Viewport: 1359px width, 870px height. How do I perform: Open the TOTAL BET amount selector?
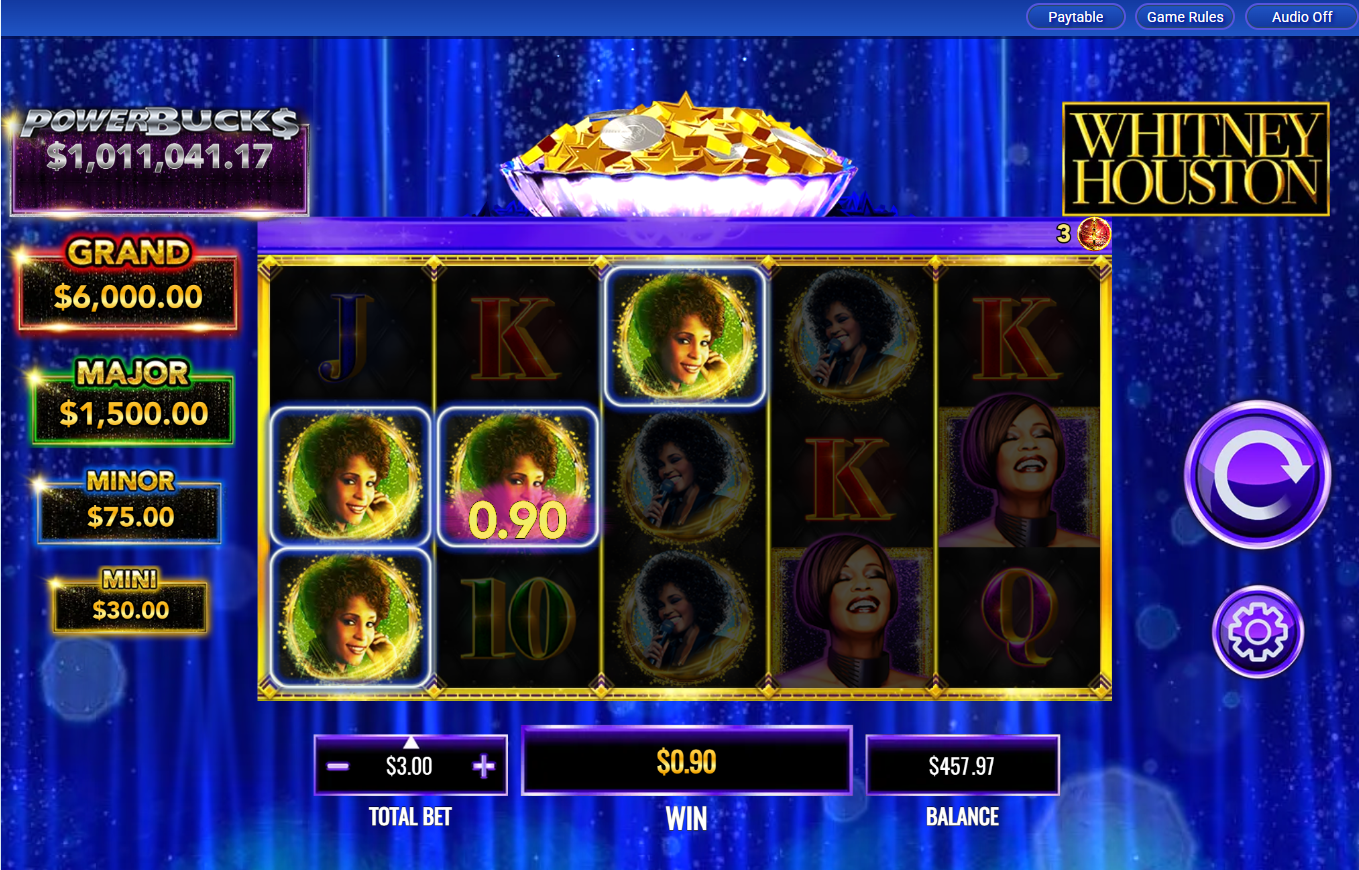click(x=410, y=765)
